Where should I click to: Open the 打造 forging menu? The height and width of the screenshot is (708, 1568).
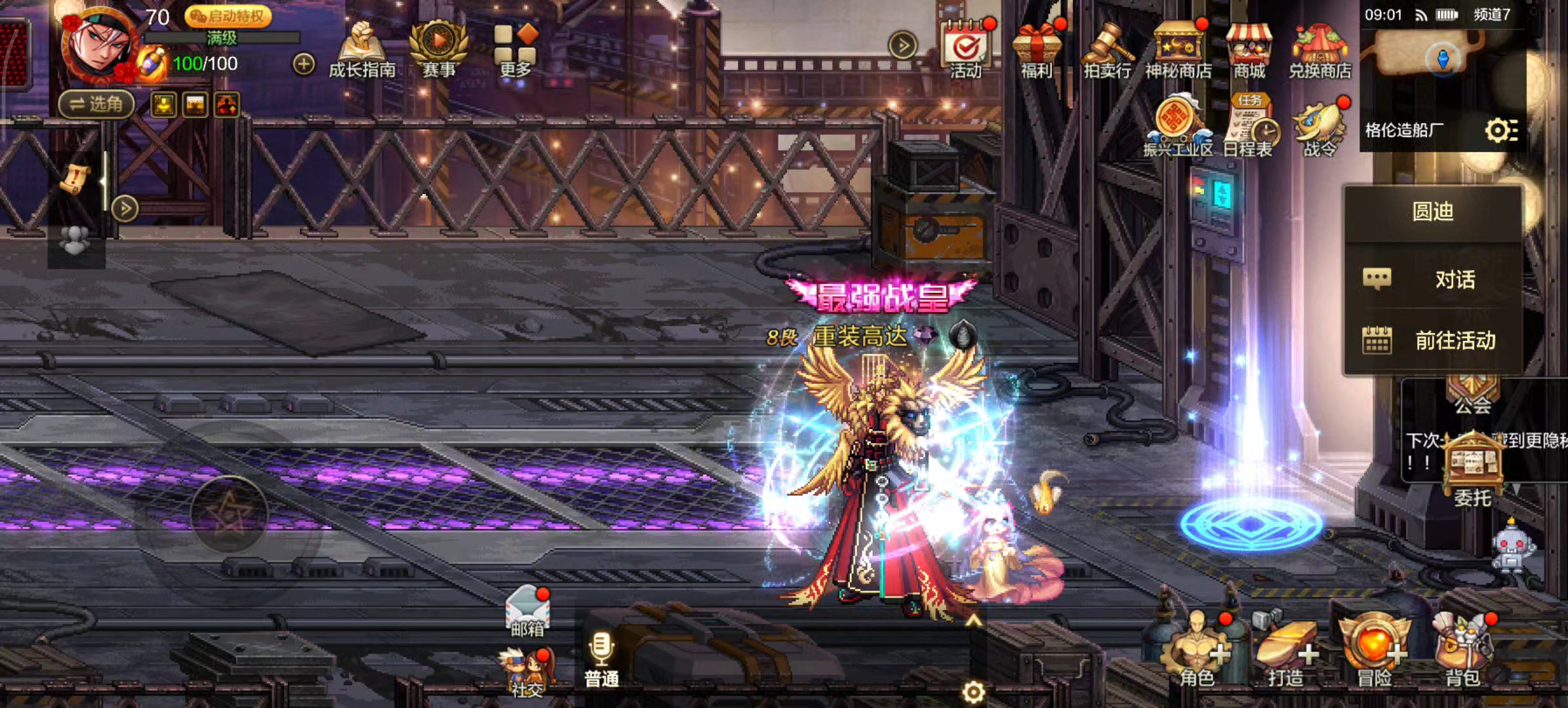click(x=1285, y=651)
